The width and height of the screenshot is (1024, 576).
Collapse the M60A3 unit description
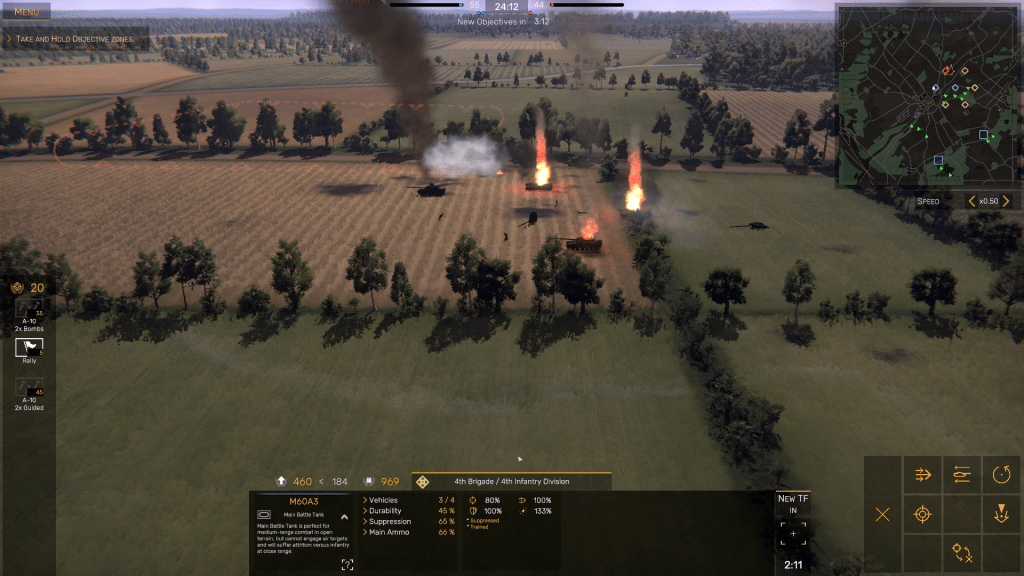coord(344,517)
